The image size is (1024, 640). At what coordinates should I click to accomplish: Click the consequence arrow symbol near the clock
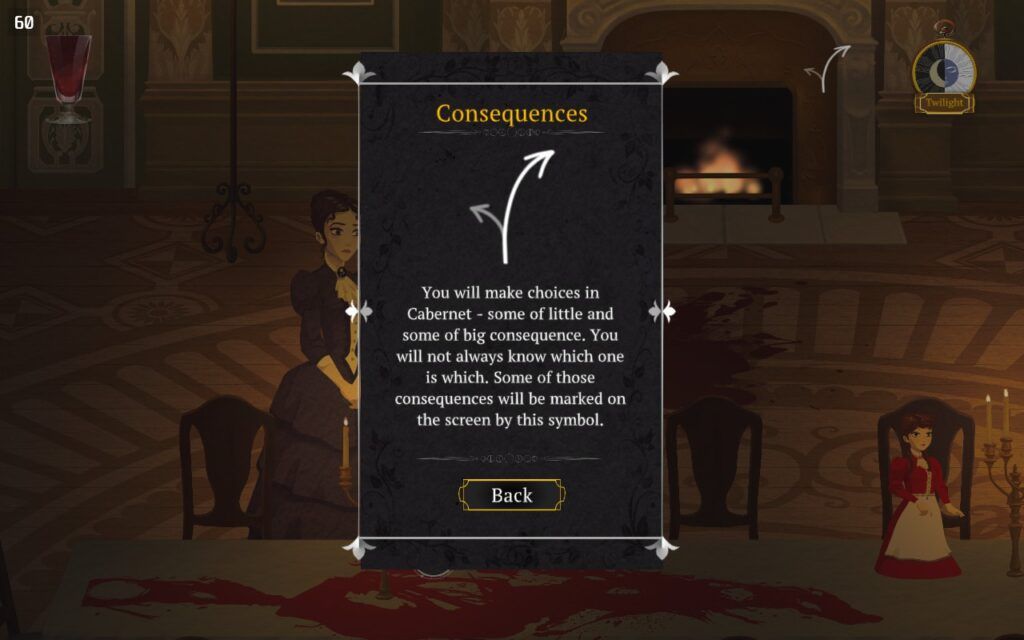(x=828, y=67)
